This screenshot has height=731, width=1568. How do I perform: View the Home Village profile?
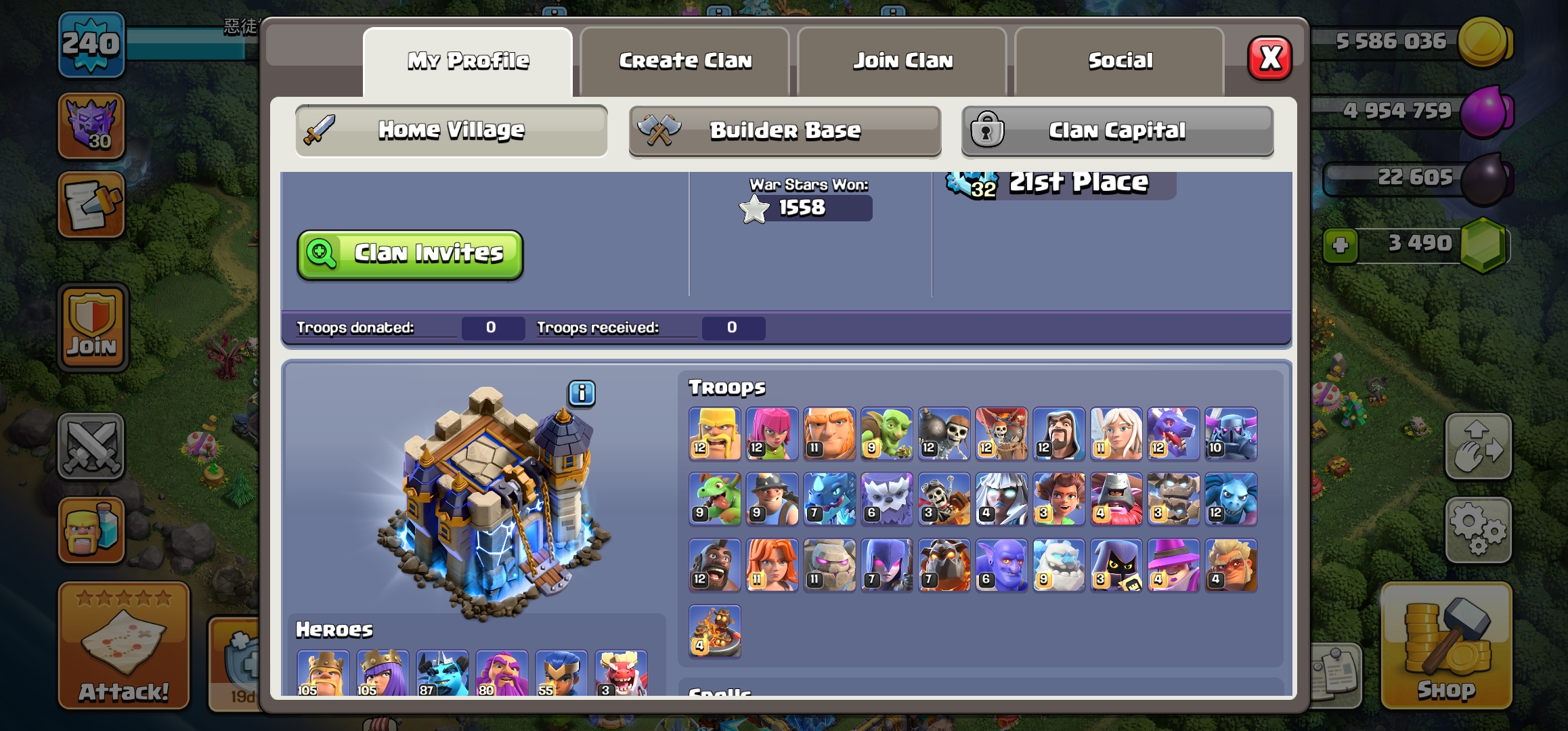point(451,130)
